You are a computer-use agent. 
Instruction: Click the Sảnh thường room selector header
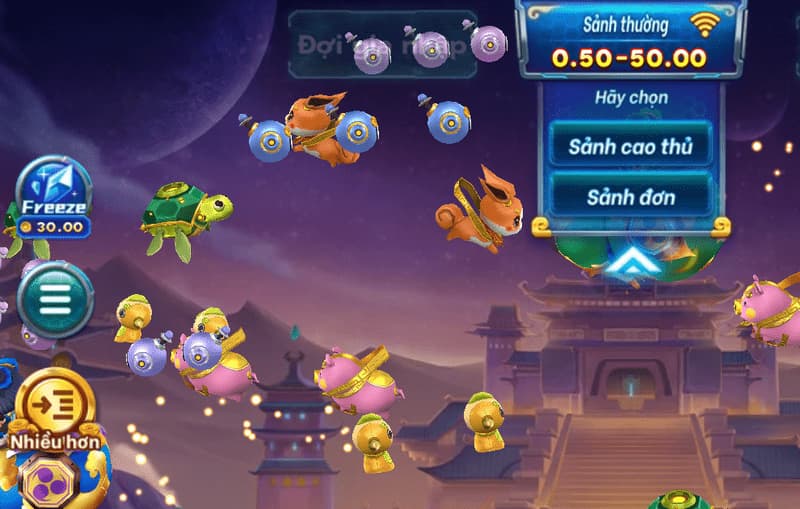tap(630, 40)
